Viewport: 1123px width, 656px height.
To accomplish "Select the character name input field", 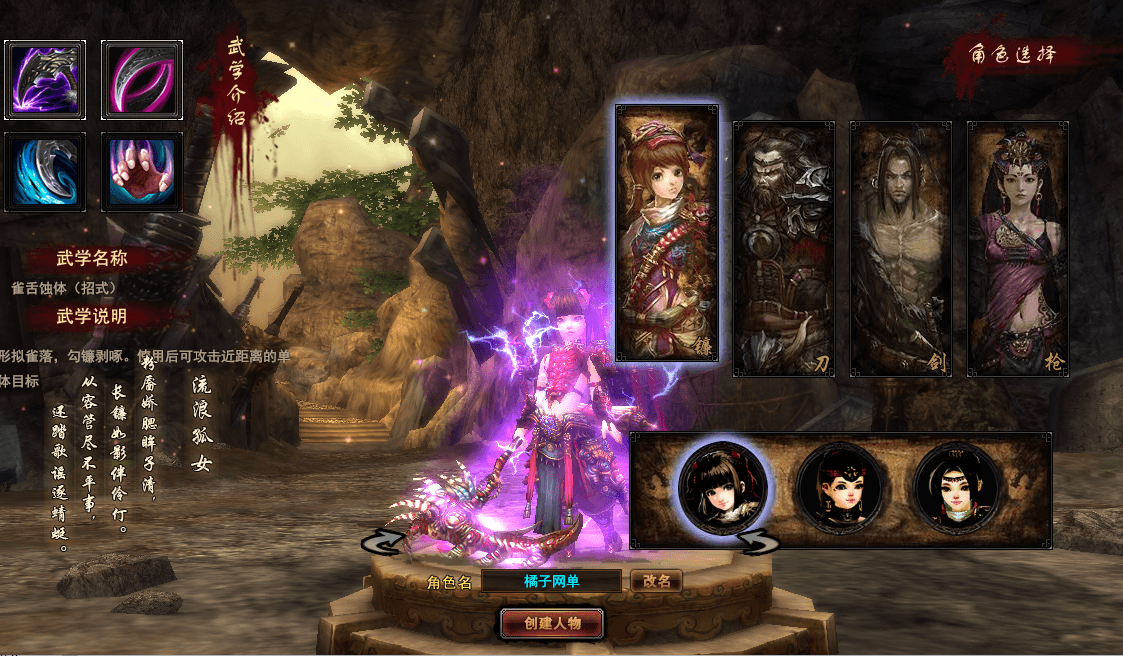I will tap(552, 581).
